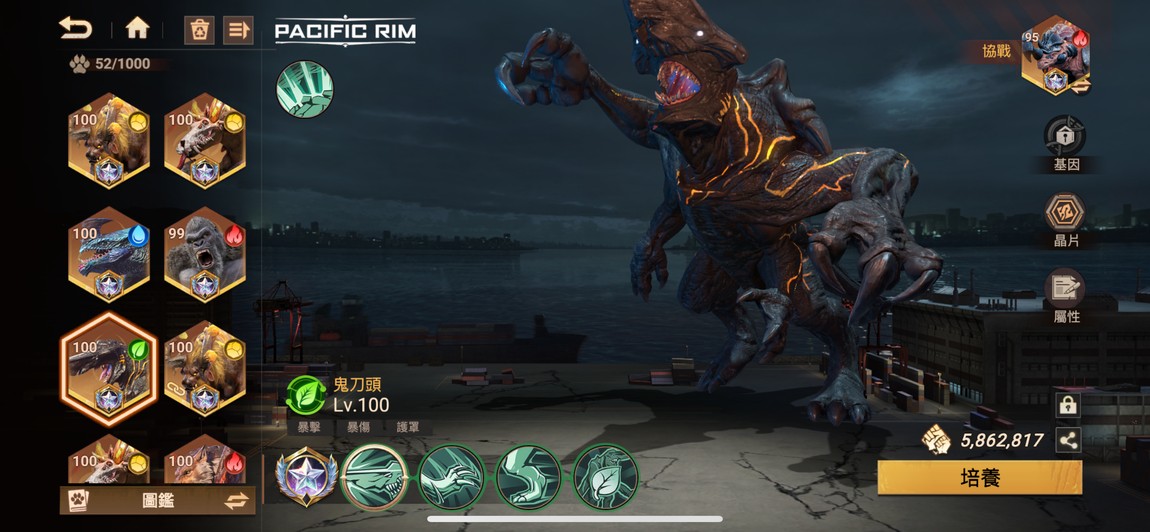The height and width of the screenshot is (532, 1150).
Task: Click the 培養 train button
Action: pos(979,477)
